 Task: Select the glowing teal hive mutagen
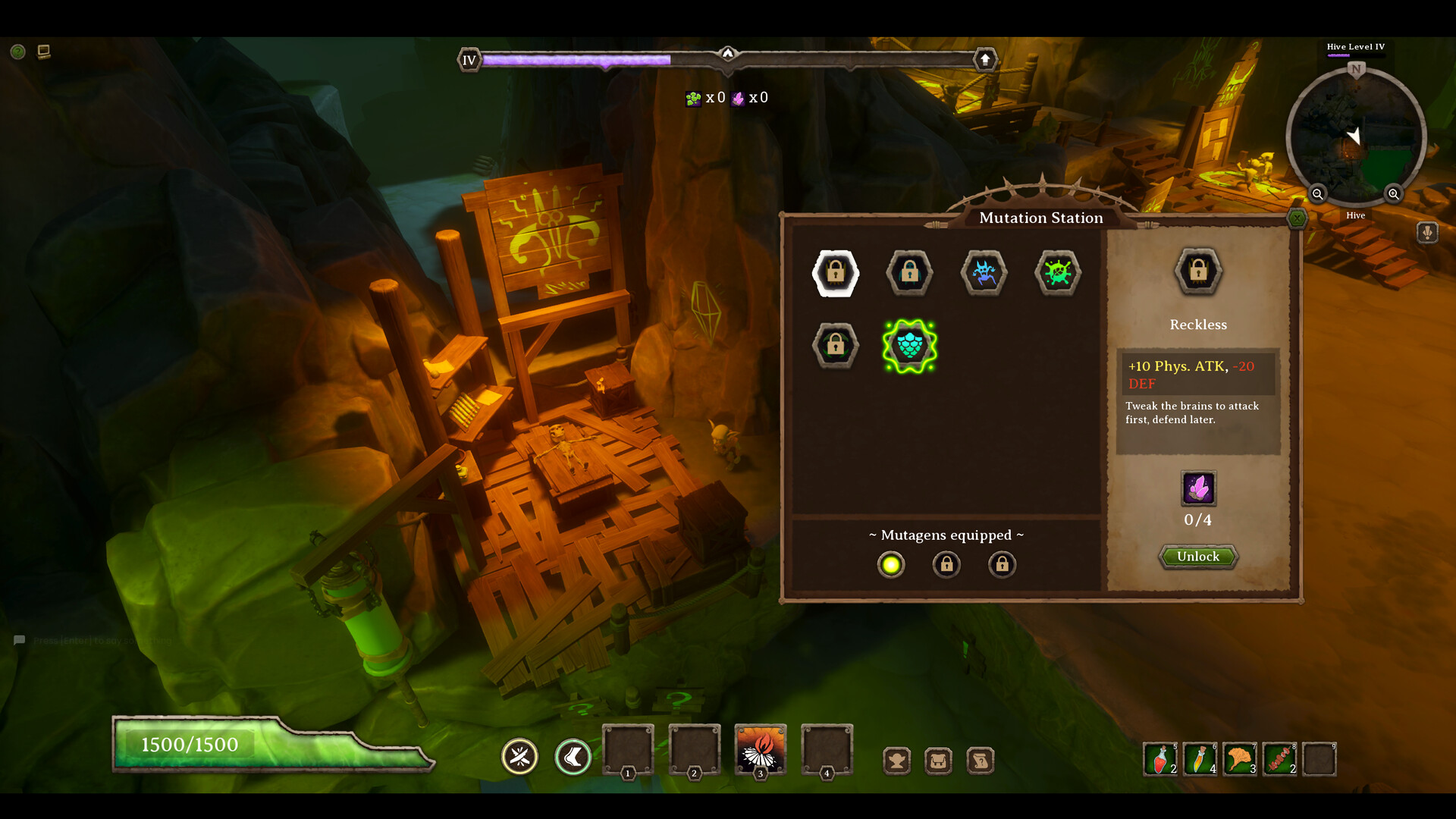(909, 346)
